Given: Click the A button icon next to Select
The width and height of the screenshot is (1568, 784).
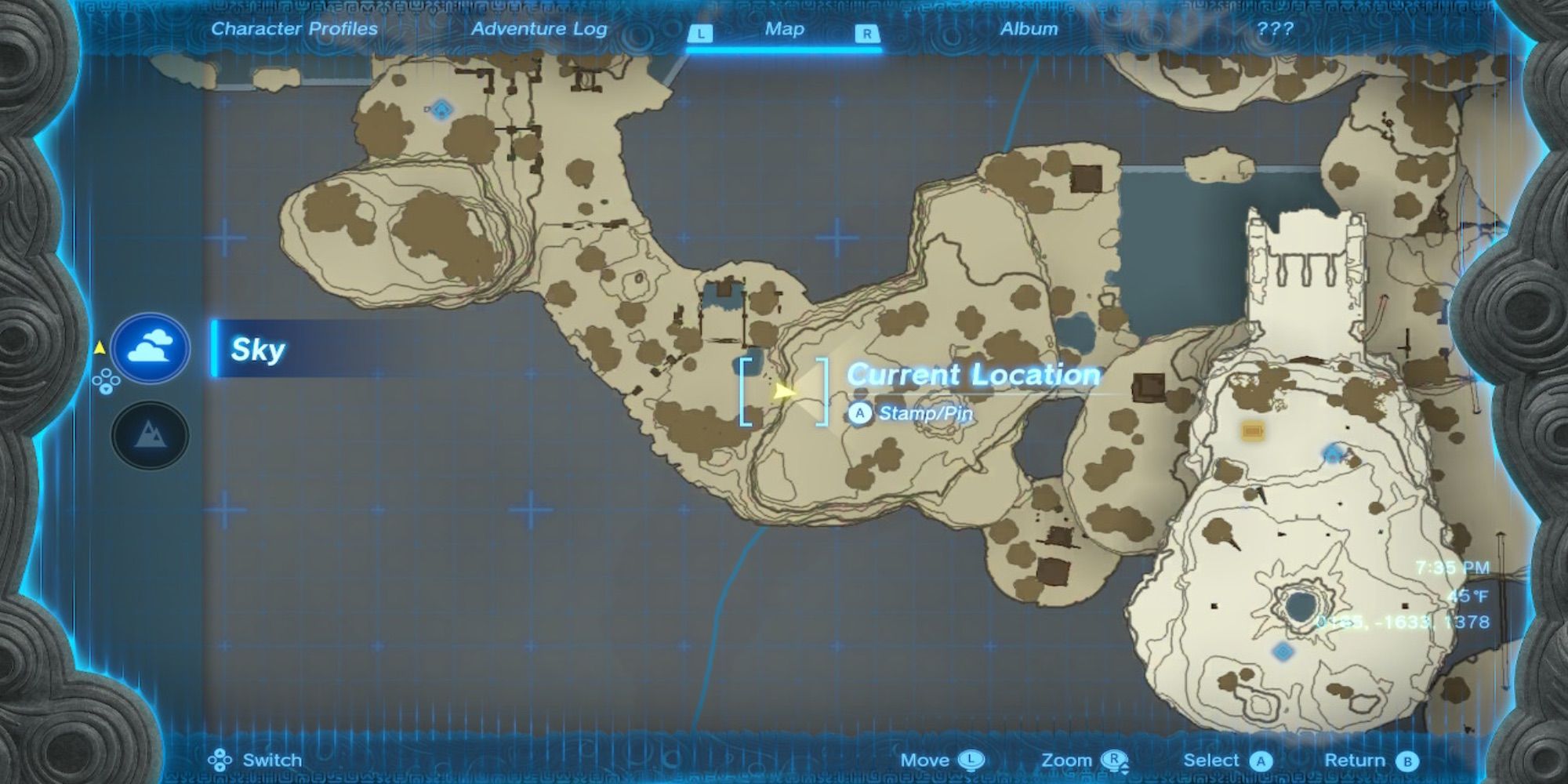Looking at the screenshot, I should point(1261,760).
